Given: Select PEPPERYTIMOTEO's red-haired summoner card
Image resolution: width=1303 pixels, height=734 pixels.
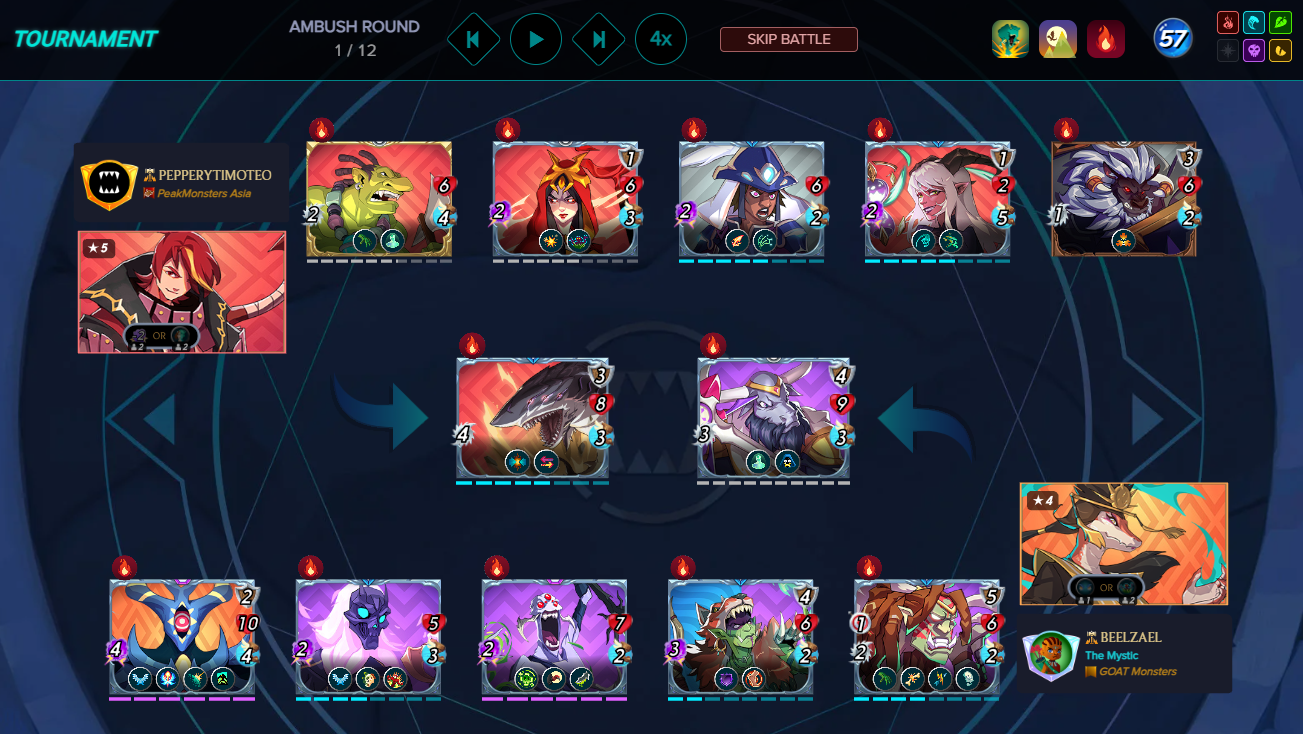Looking at the screenshot, I should [x=182, y=292].
